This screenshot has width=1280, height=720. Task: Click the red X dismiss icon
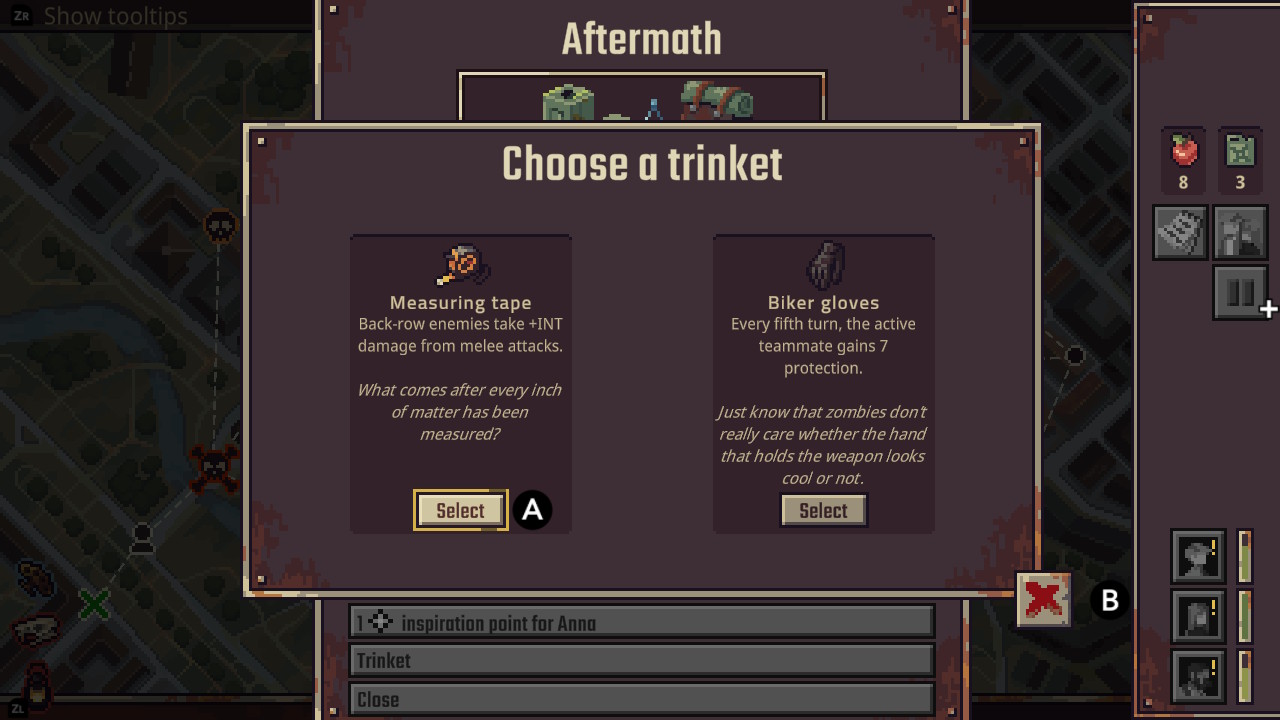tap(1043, 600)
